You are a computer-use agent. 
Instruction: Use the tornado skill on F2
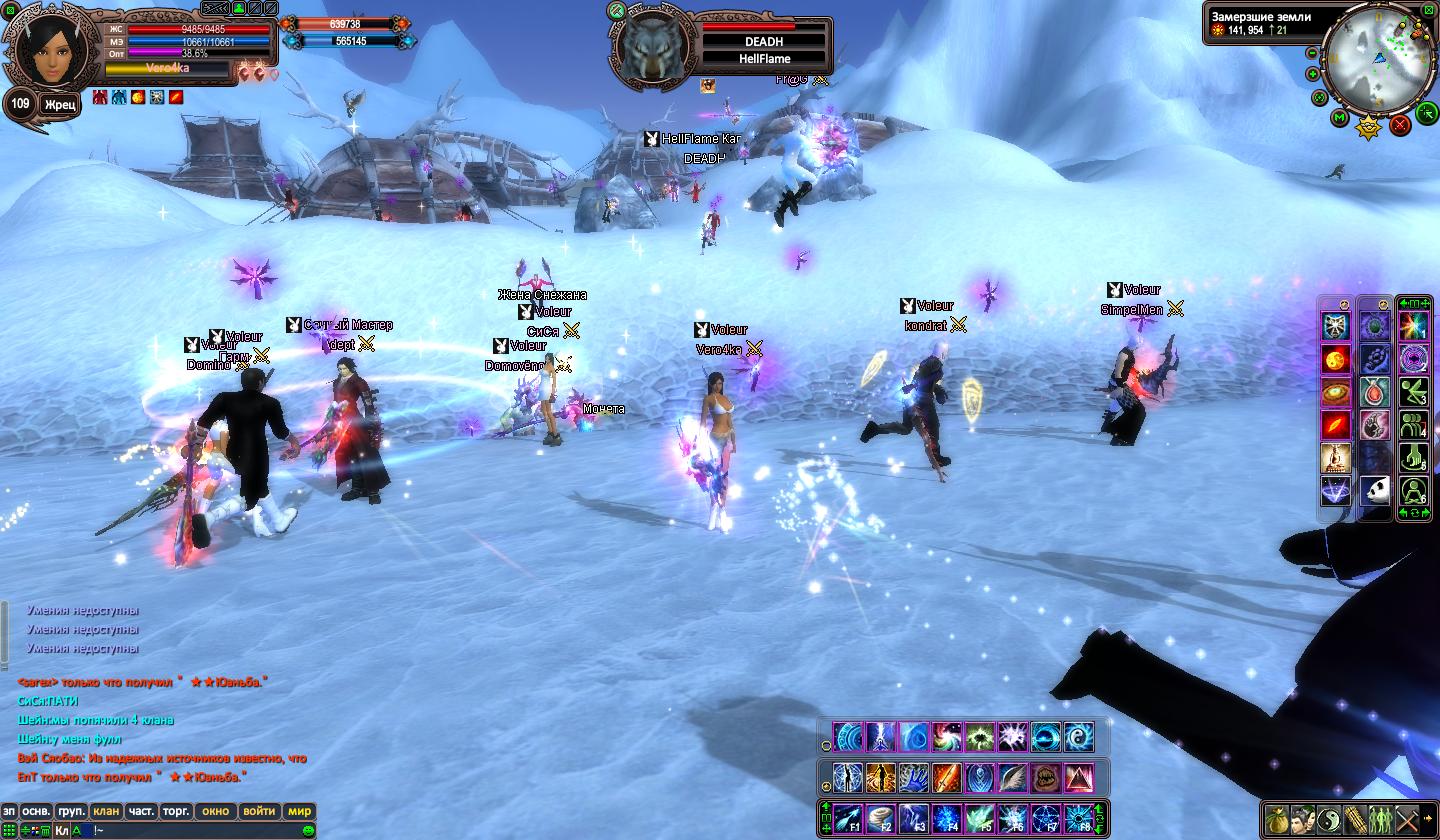881,819
